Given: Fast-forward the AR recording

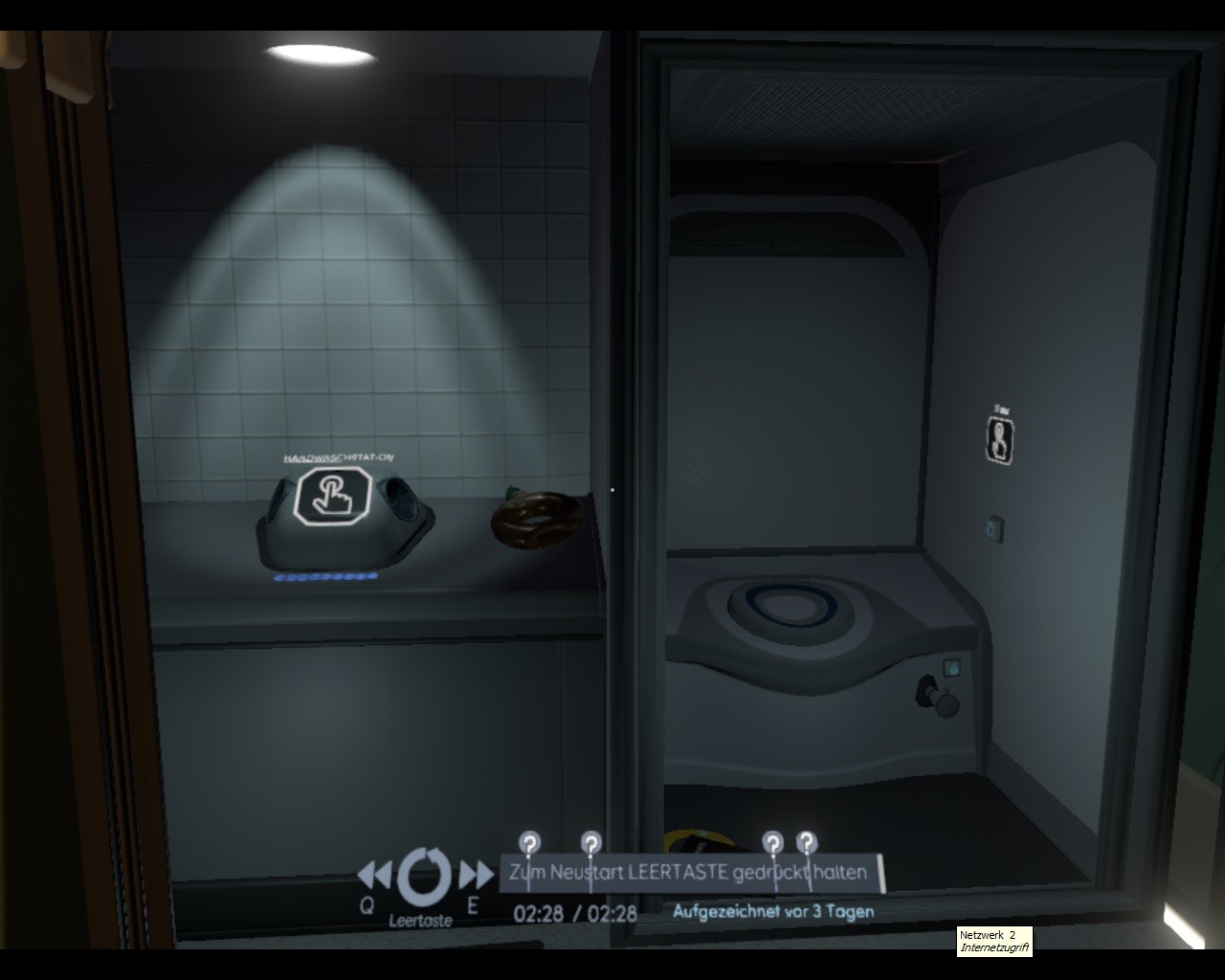Looking at the screenshot, I should pos(475,875).
